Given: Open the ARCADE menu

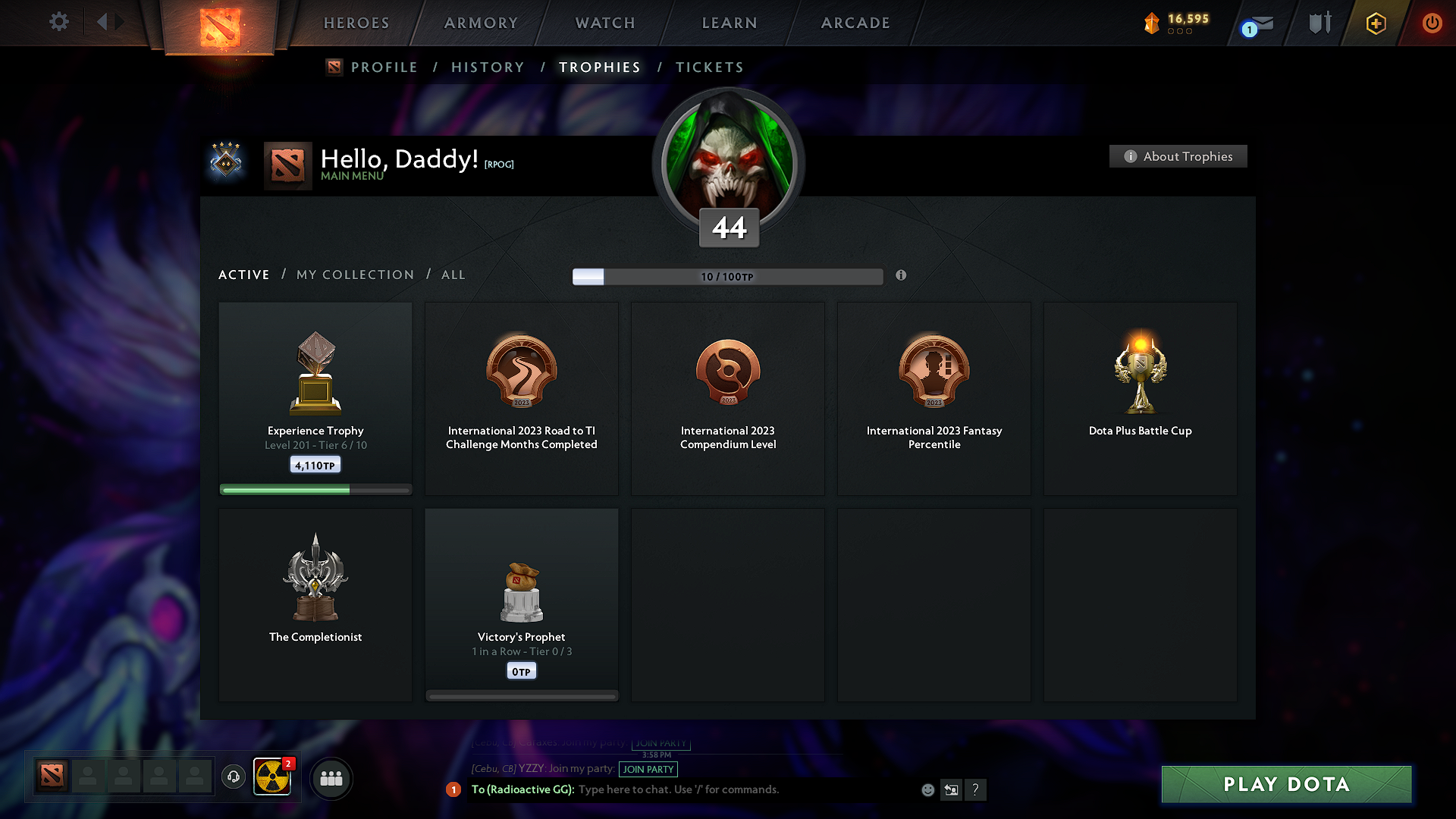Looking at the screenshot, I should 855,23.
